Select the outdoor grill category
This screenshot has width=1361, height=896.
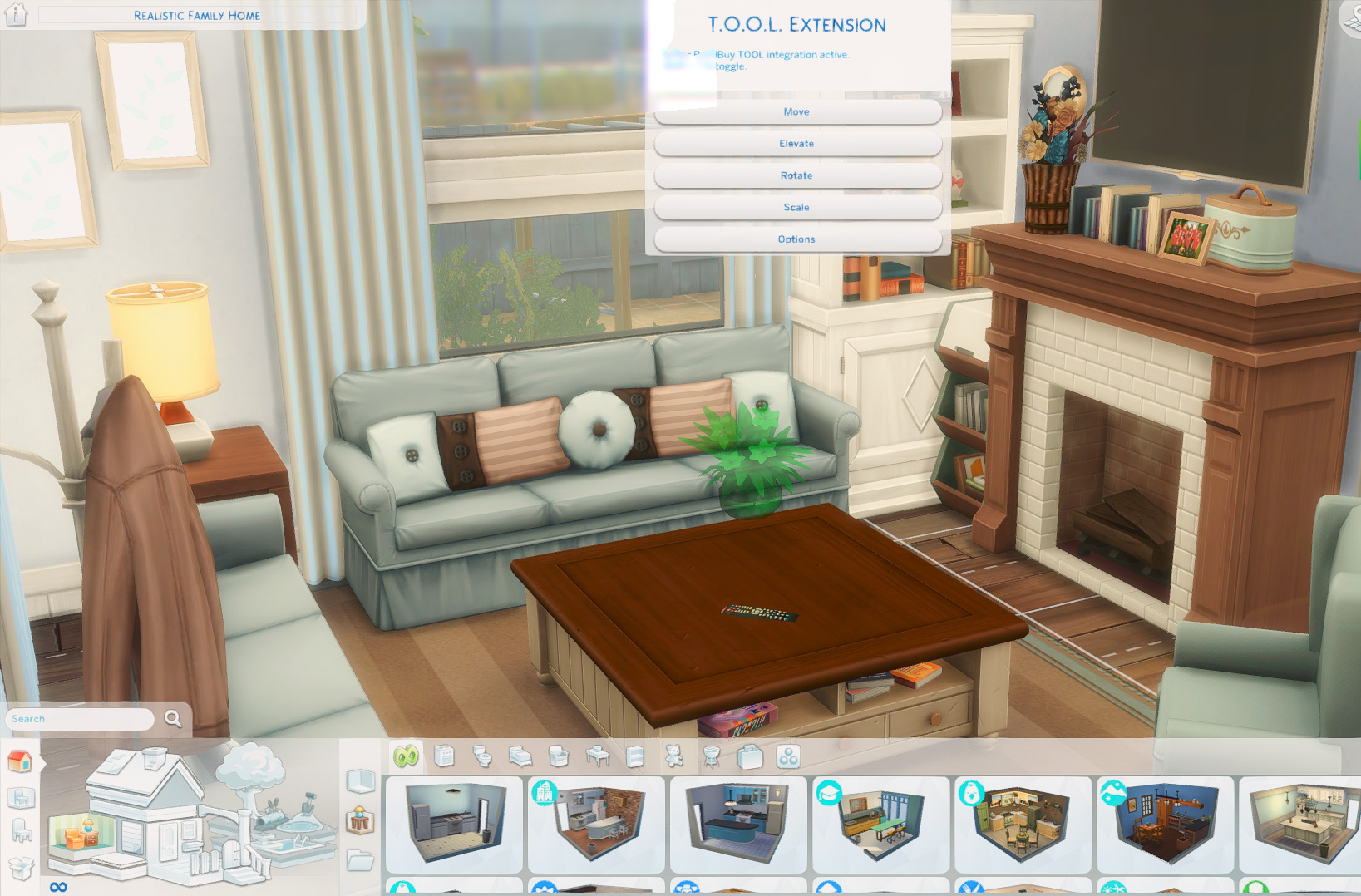pyautogui.click(x=712, y=756)
